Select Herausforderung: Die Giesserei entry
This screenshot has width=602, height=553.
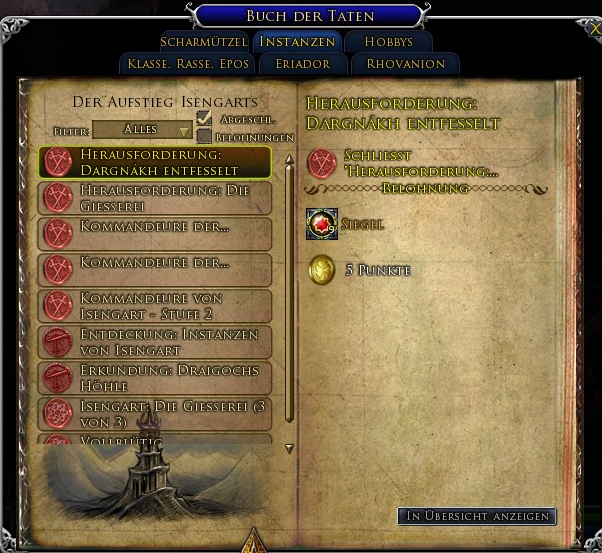point(155,198)
